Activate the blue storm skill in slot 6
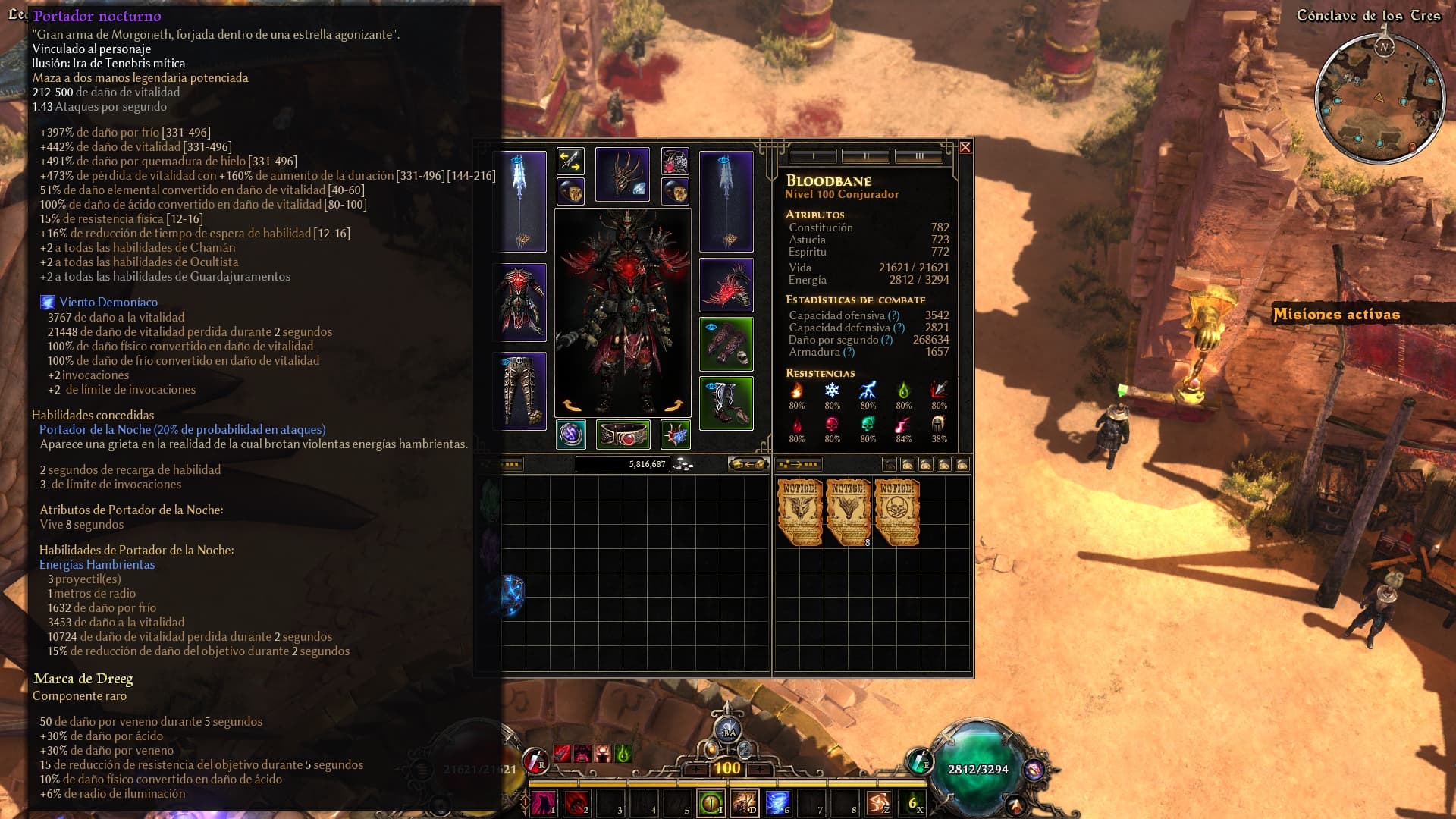 [777, 802]
